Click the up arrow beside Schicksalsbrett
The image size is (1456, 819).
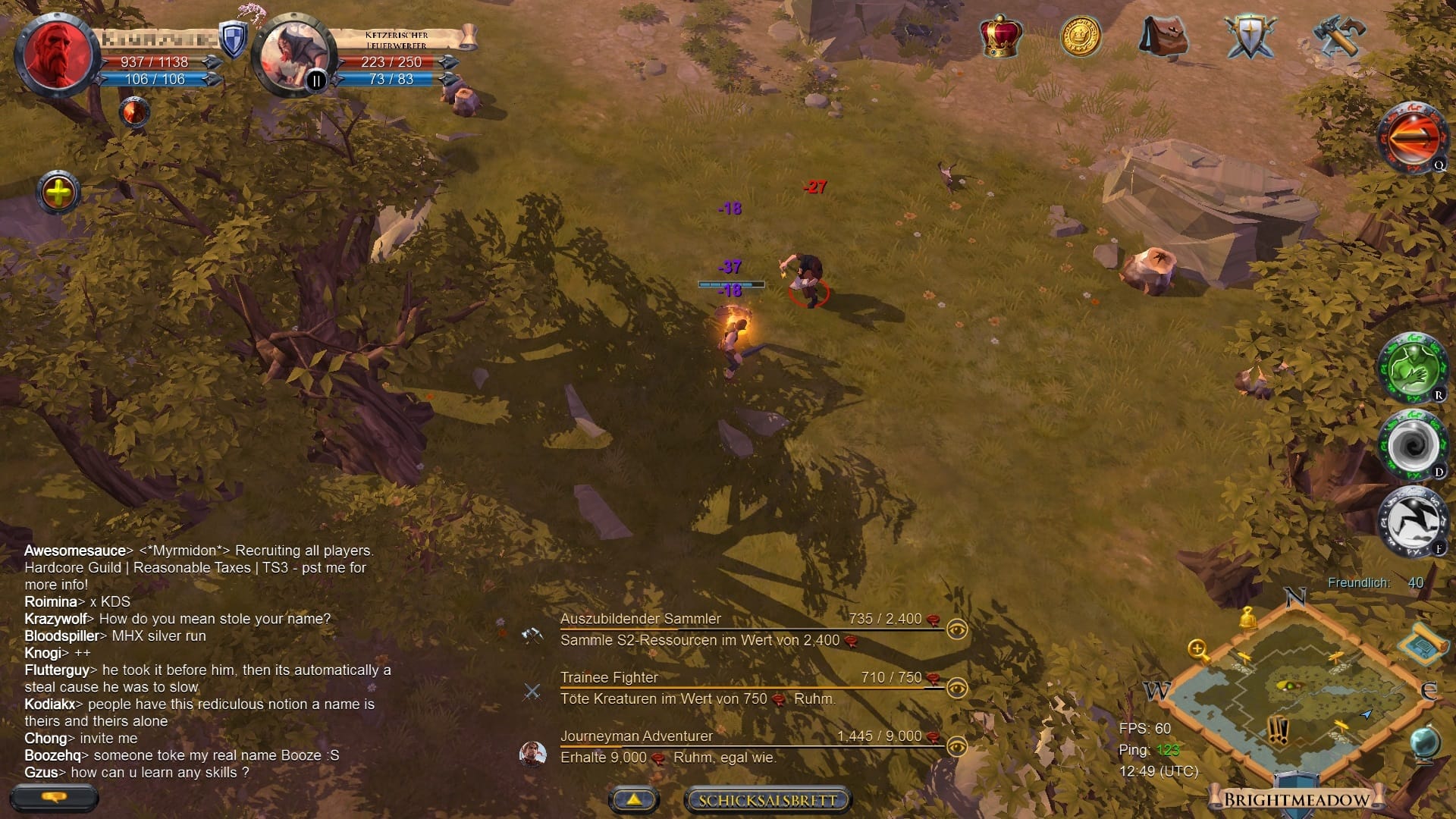(x=633, y=799)
